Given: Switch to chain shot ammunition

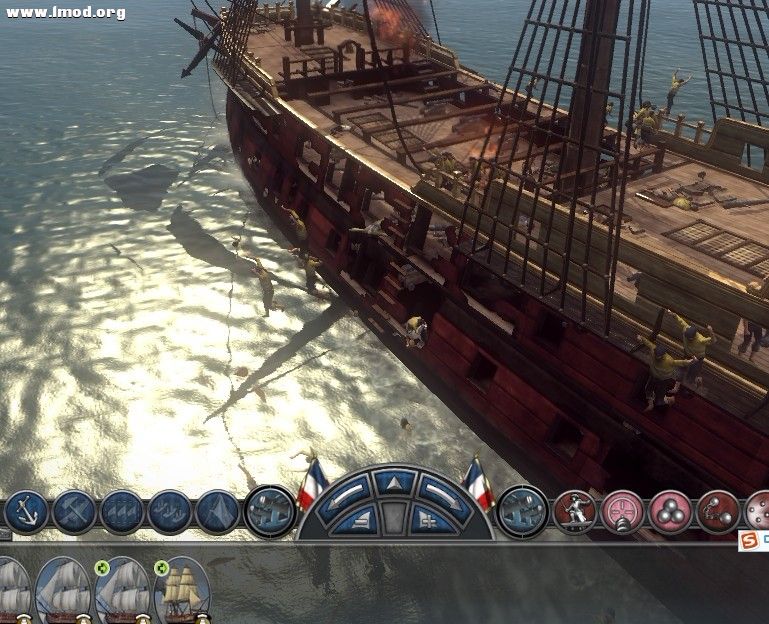Looking at the screenshot, I should coord(717,512).
